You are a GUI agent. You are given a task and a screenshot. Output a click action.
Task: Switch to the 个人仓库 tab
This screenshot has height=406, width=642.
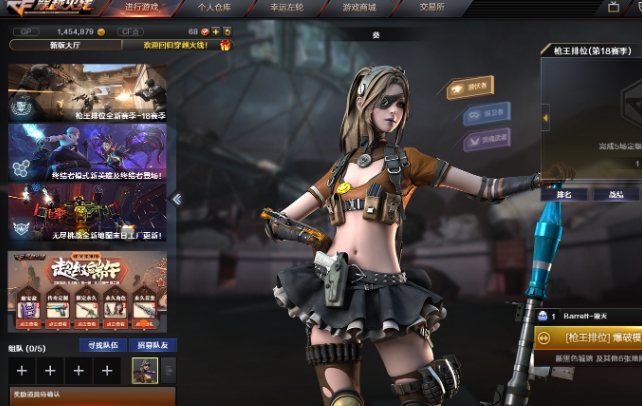213,7
